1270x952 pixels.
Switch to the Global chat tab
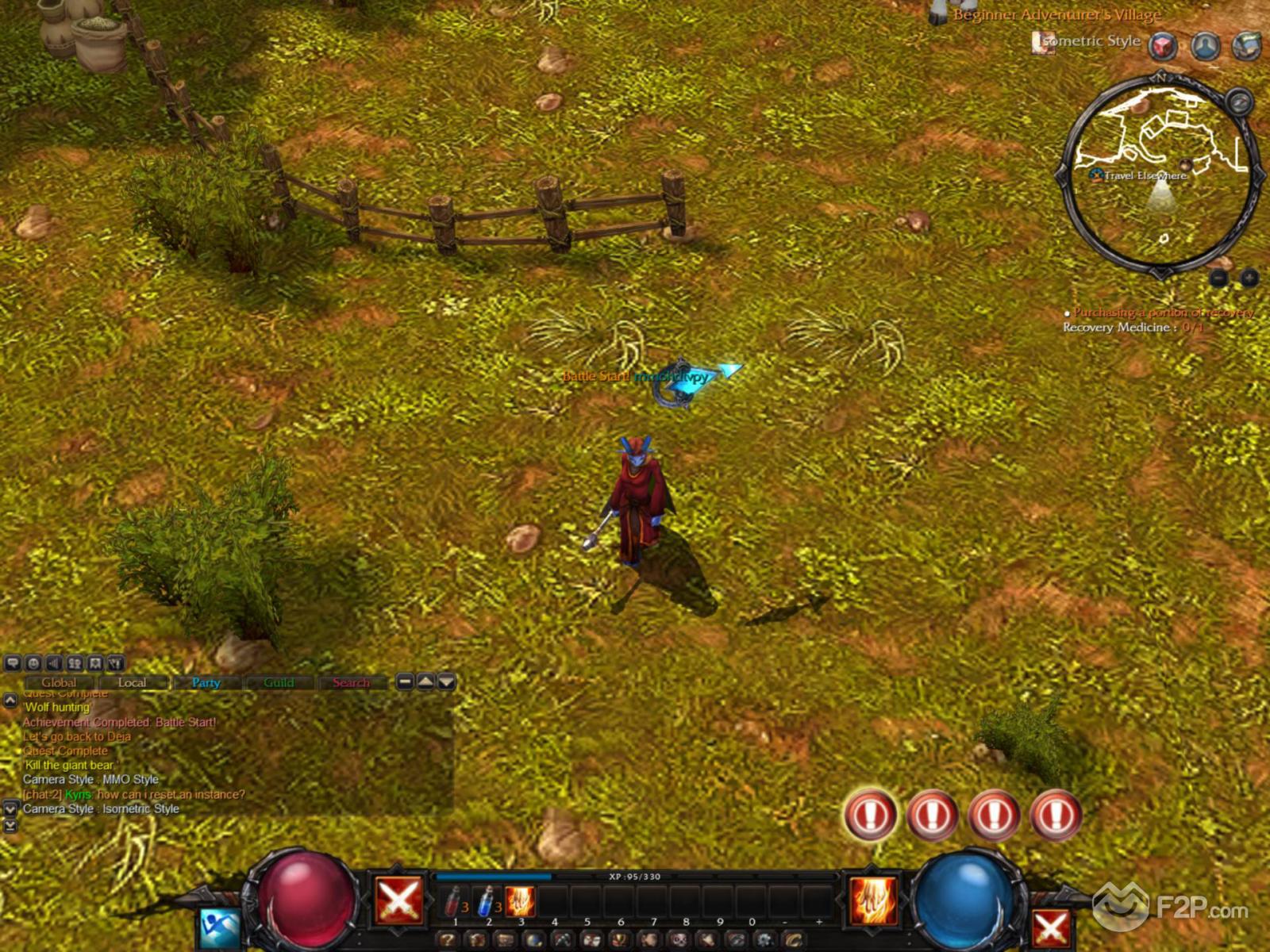(x=59, y=682)
